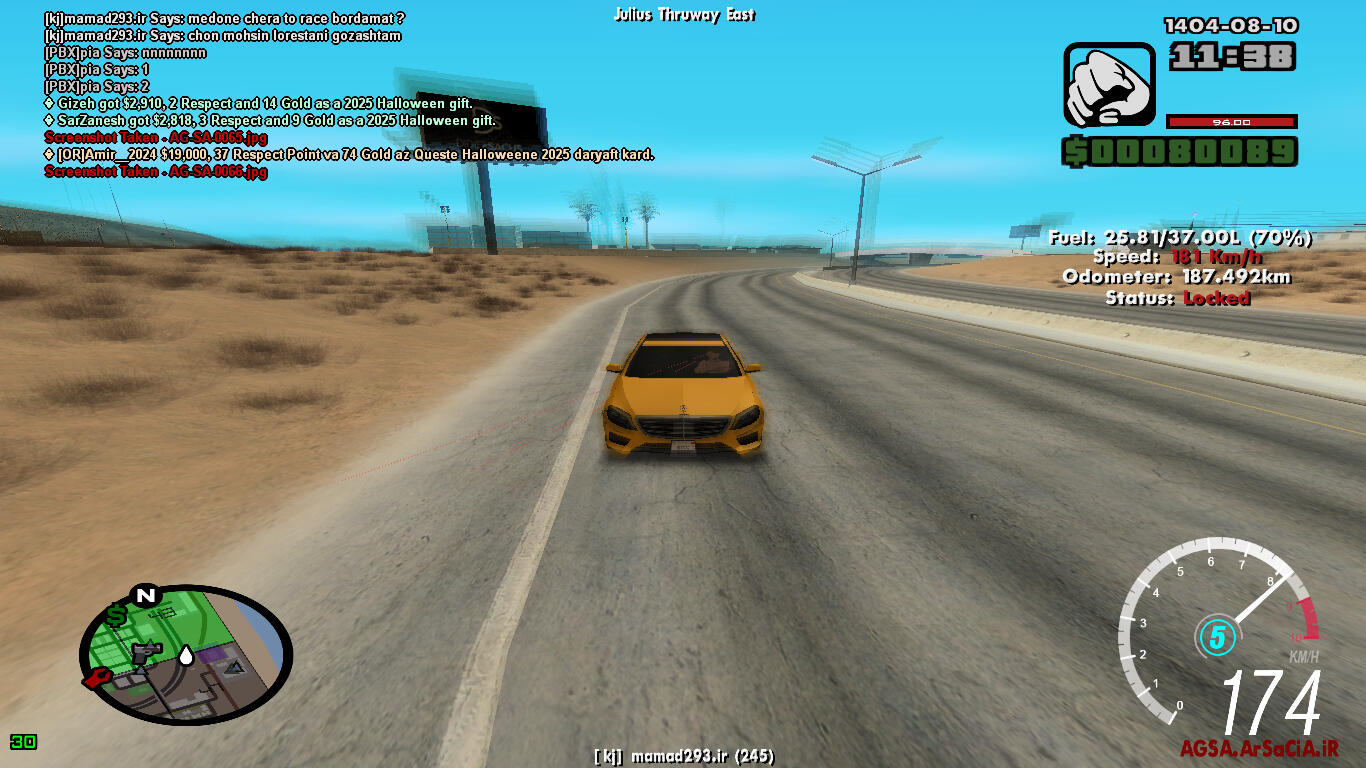Click the speedometer dial gauge

1218,630
